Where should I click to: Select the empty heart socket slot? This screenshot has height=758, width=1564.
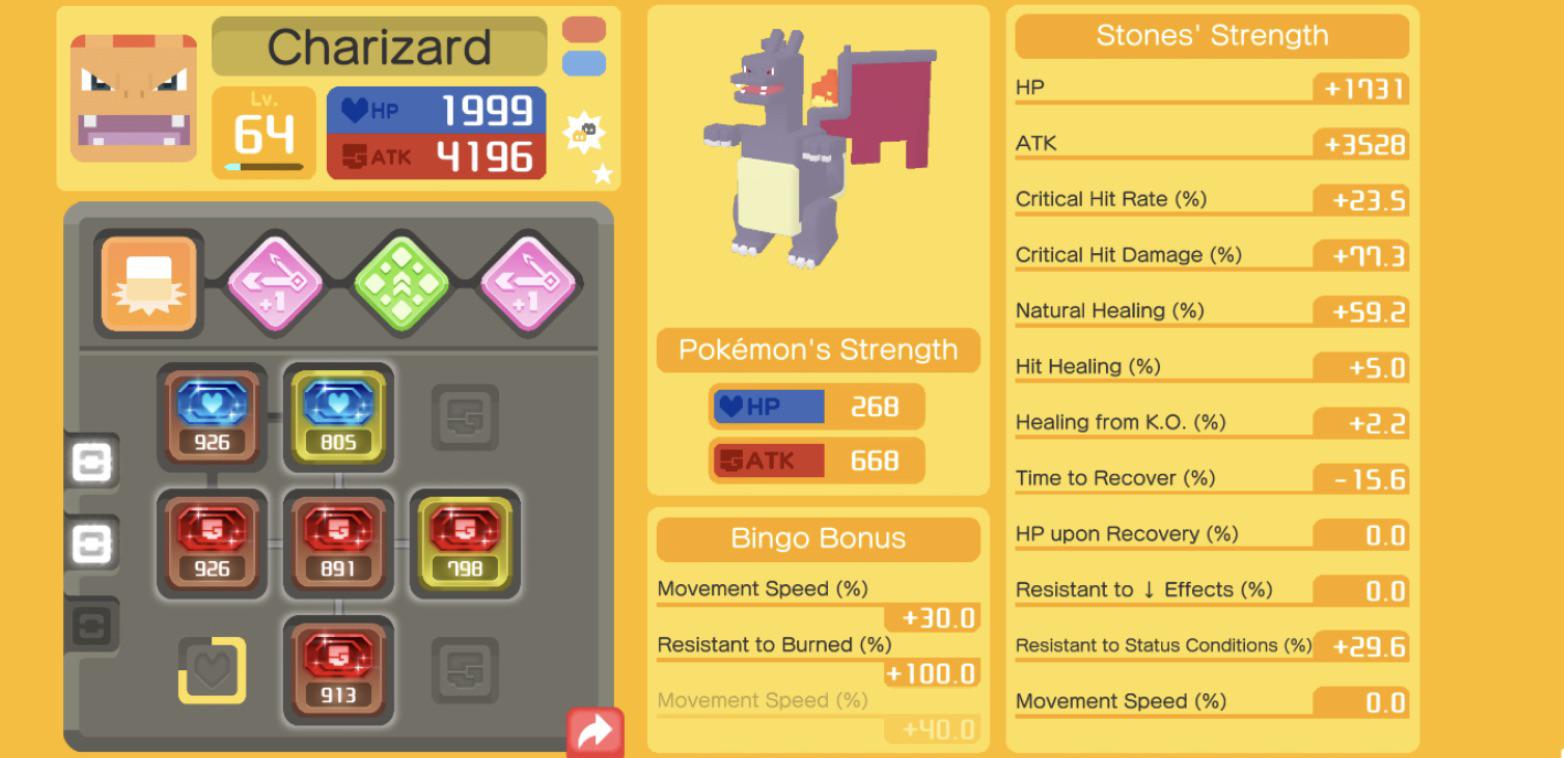click(211, 668)
